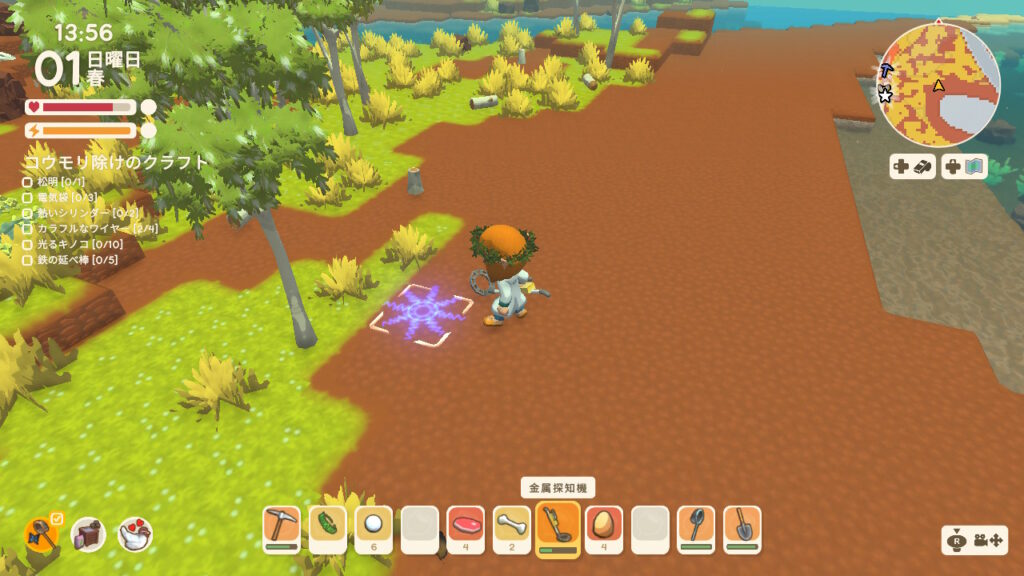This screenshot has height=576, width=1024.
Task: Open the コウモリ除けのクラフト quest tracker
Action: (115, 162)
